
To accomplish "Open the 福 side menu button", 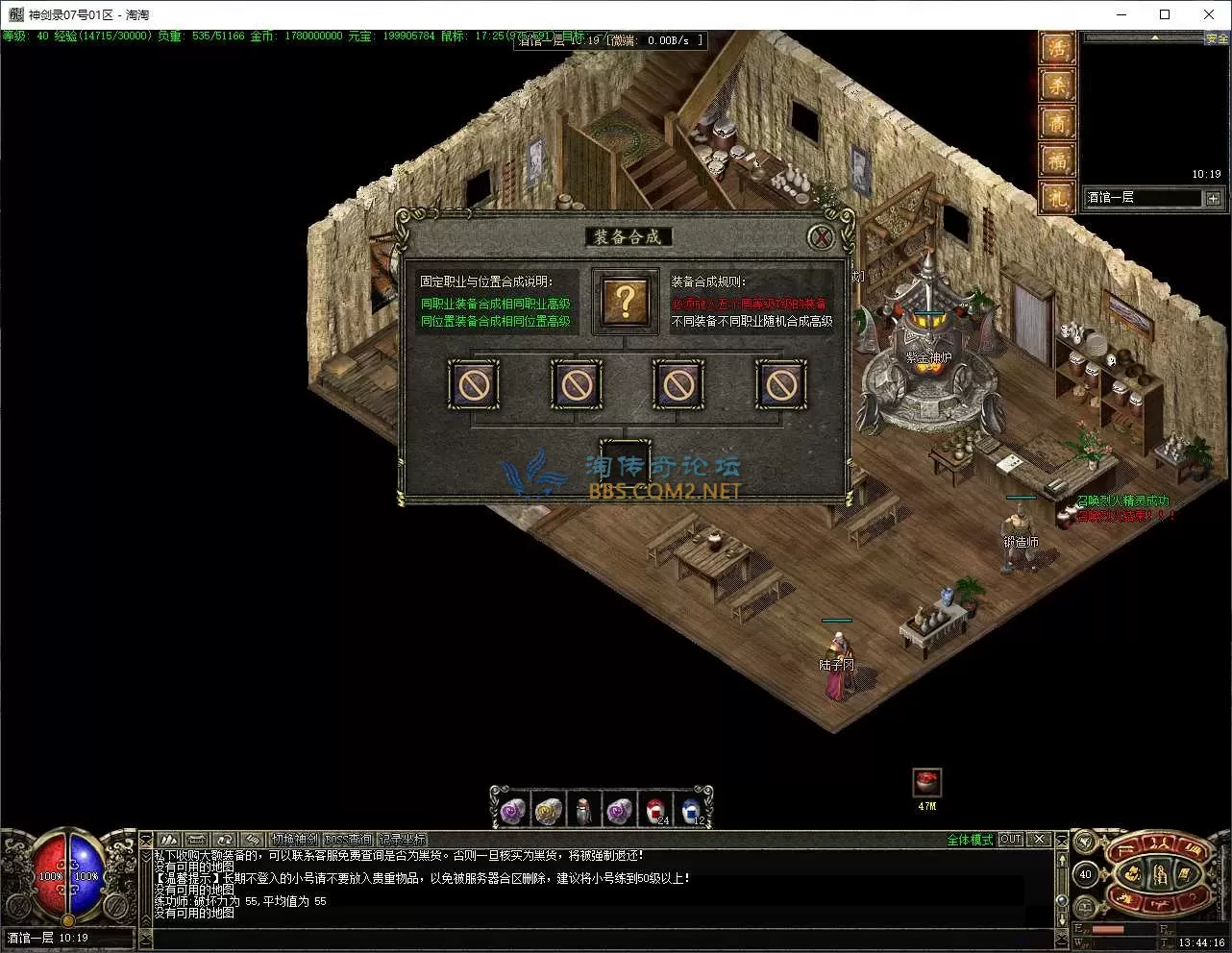I will 1057,159.
